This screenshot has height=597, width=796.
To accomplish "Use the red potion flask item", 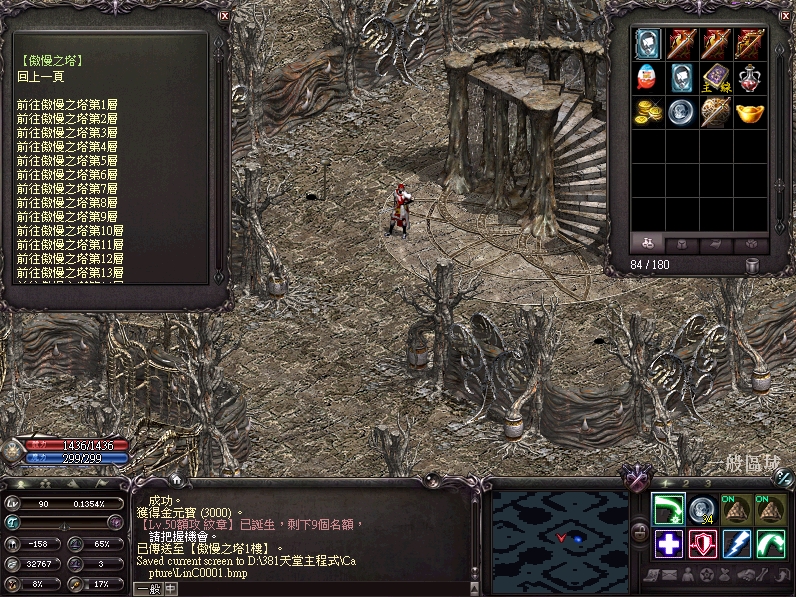I will (750, 77).
